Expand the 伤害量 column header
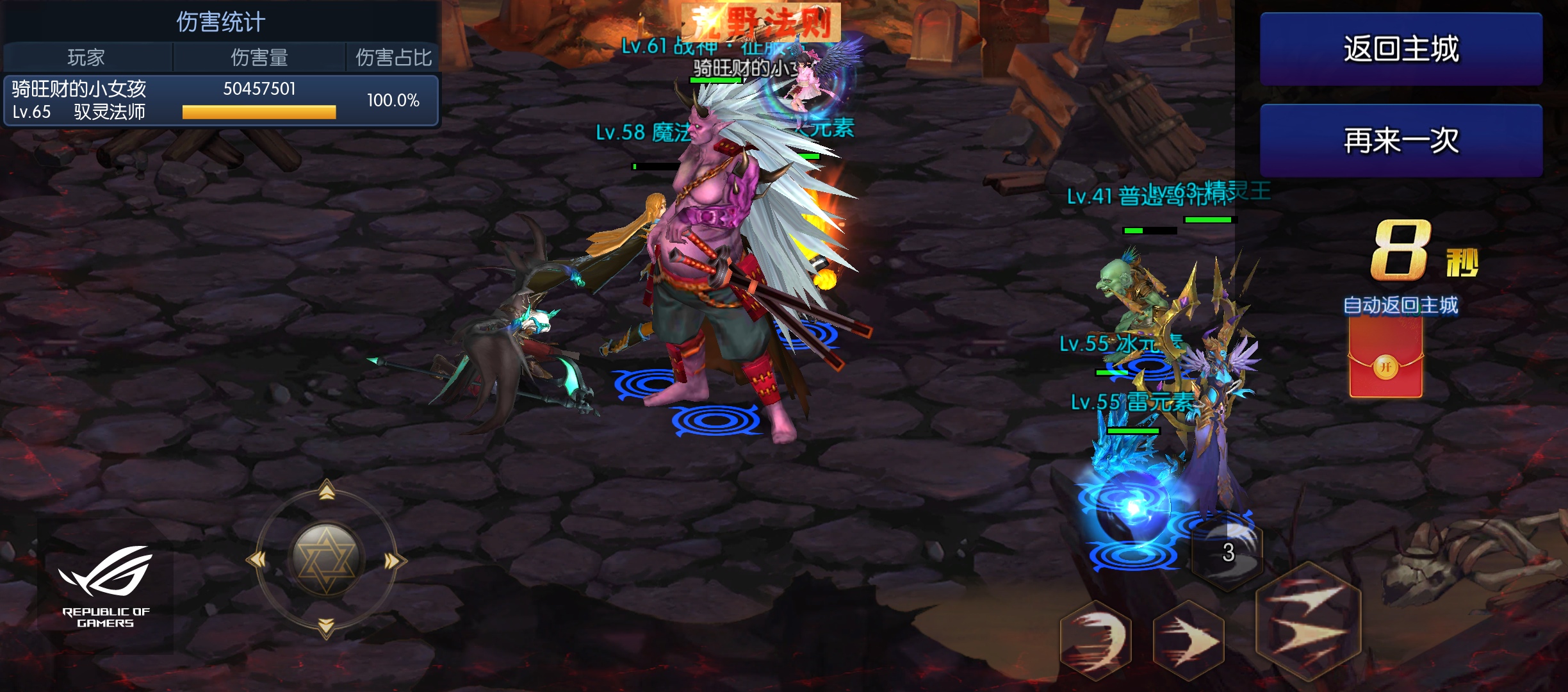 pos(261,57)
